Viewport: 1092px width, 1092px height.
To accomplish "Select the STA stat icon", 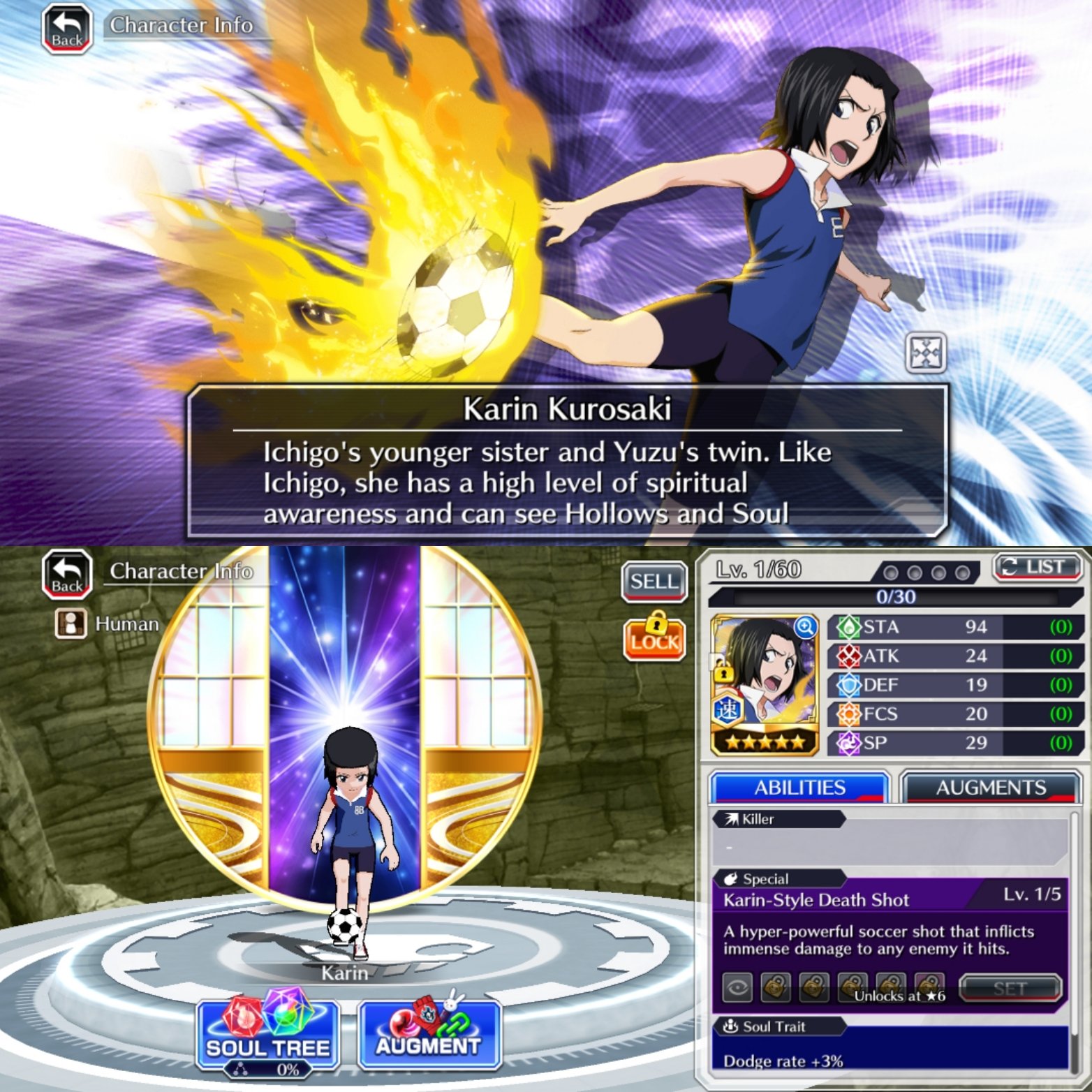I will coord(848,628).
